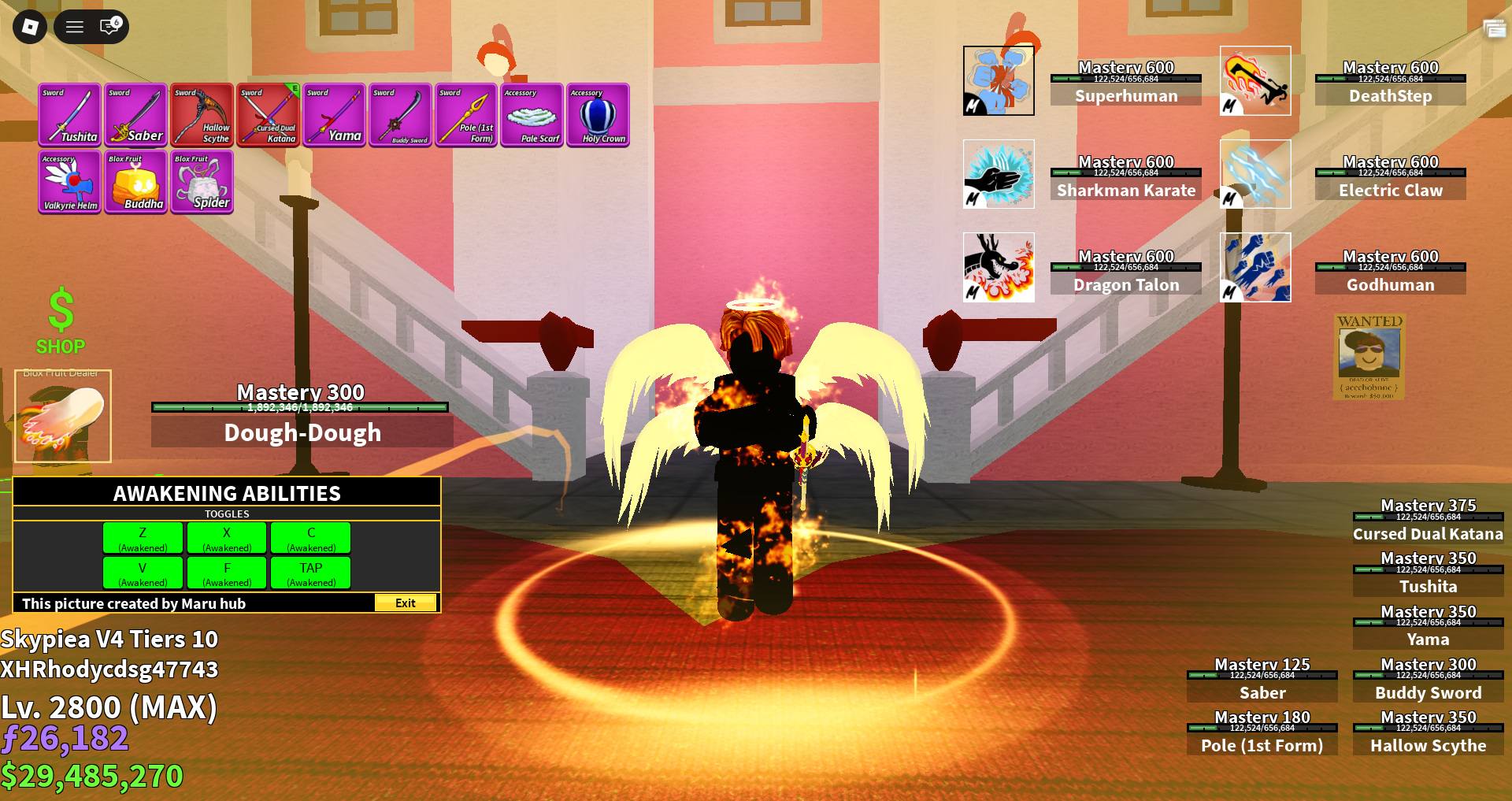
Task: Select the Tushita sword icon
Action: [69, 115]
